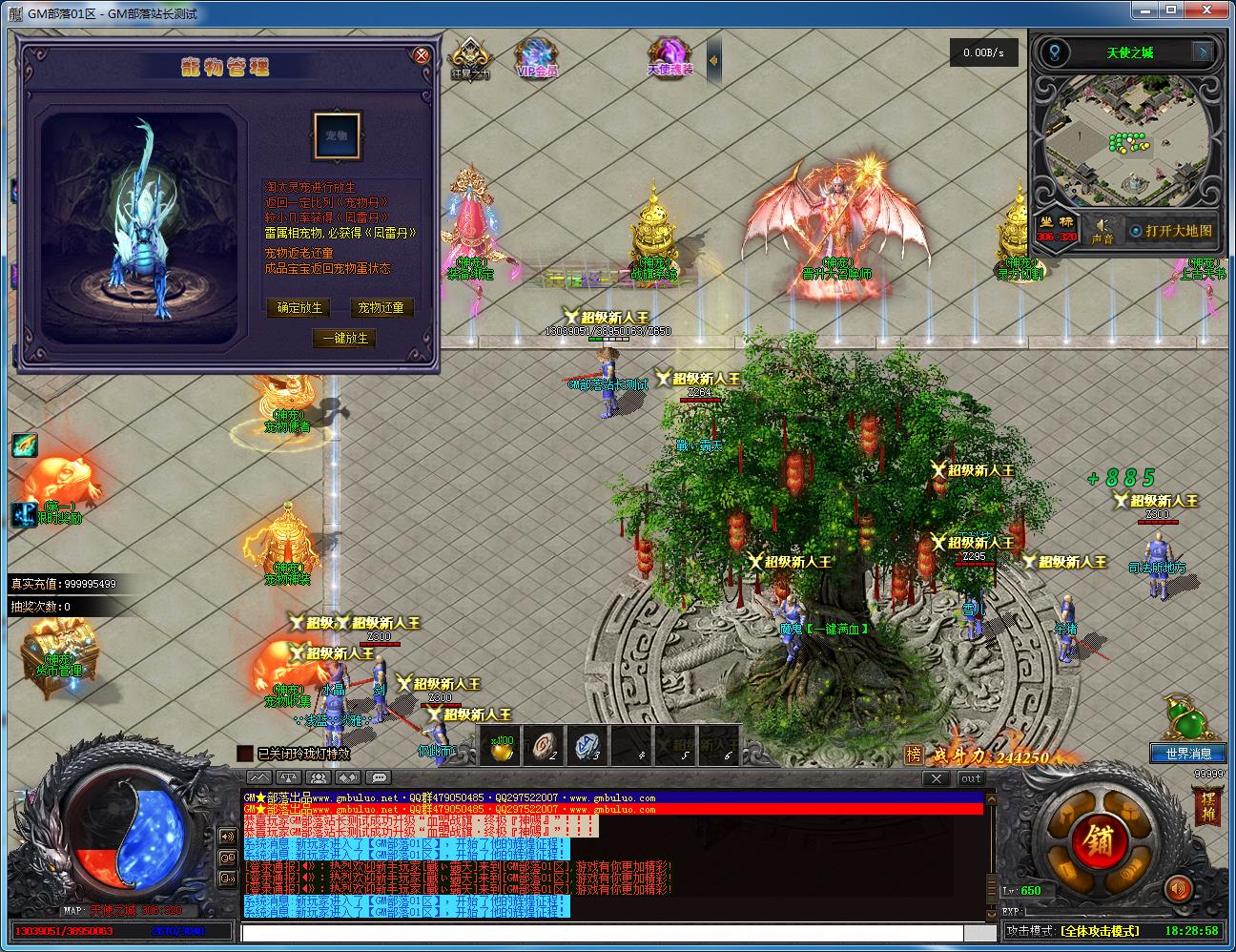
Task: Confirm releasing the pet with 确定放生
Action: 299,308
